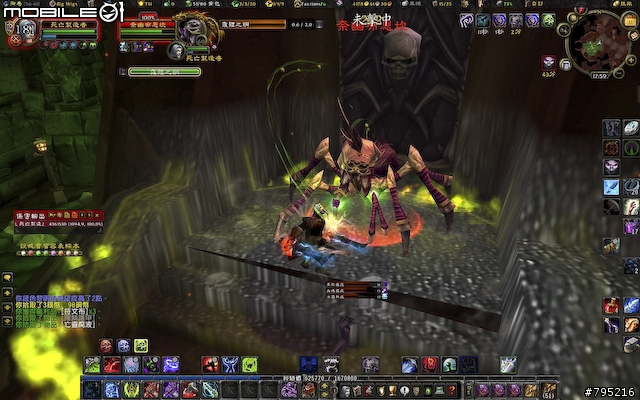Click the chat log panel text

(x=60, y=310)
